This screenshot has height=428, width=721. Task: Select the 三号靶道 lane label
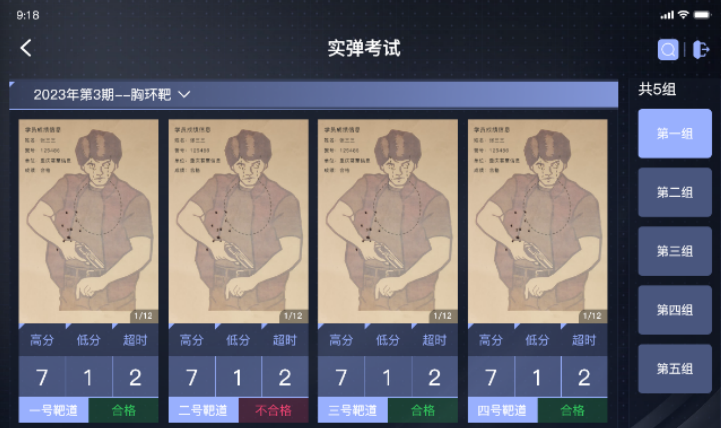(x=353, y=410)
